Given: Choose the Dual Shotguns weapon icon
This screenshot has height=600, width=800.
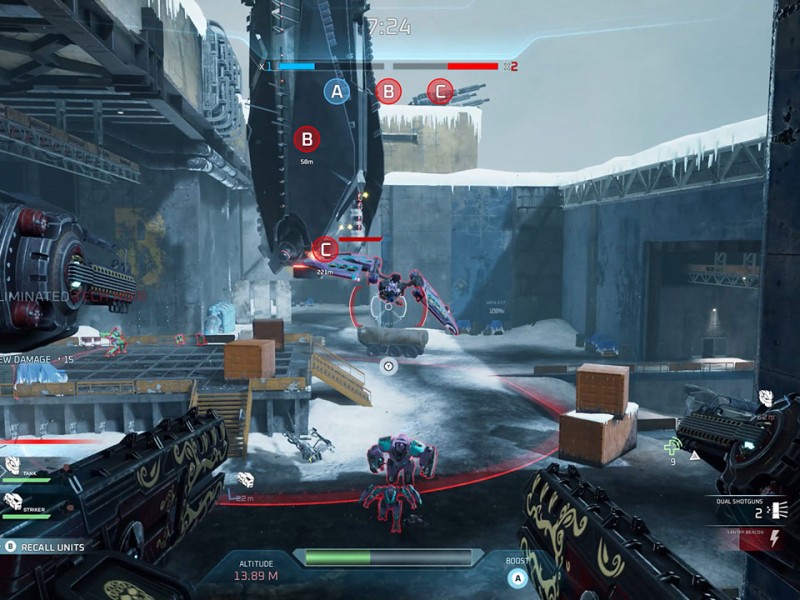Looking at the screenshot, I should 780,511.
